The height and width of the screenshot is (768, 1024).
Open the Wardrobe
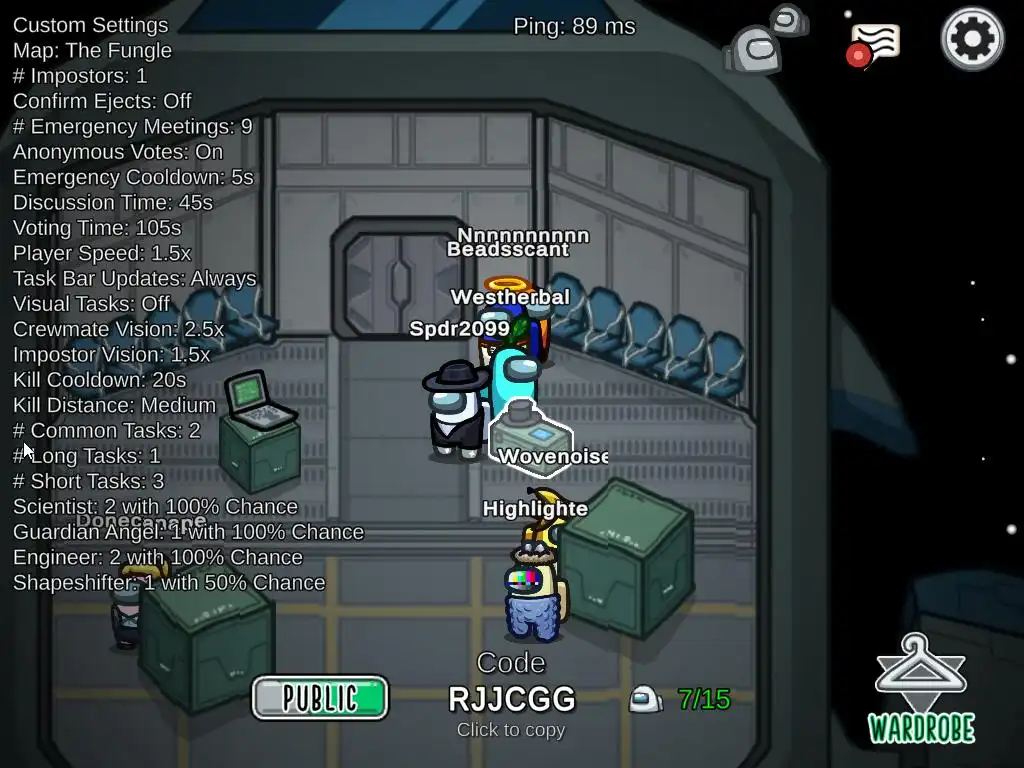point(921,690)
